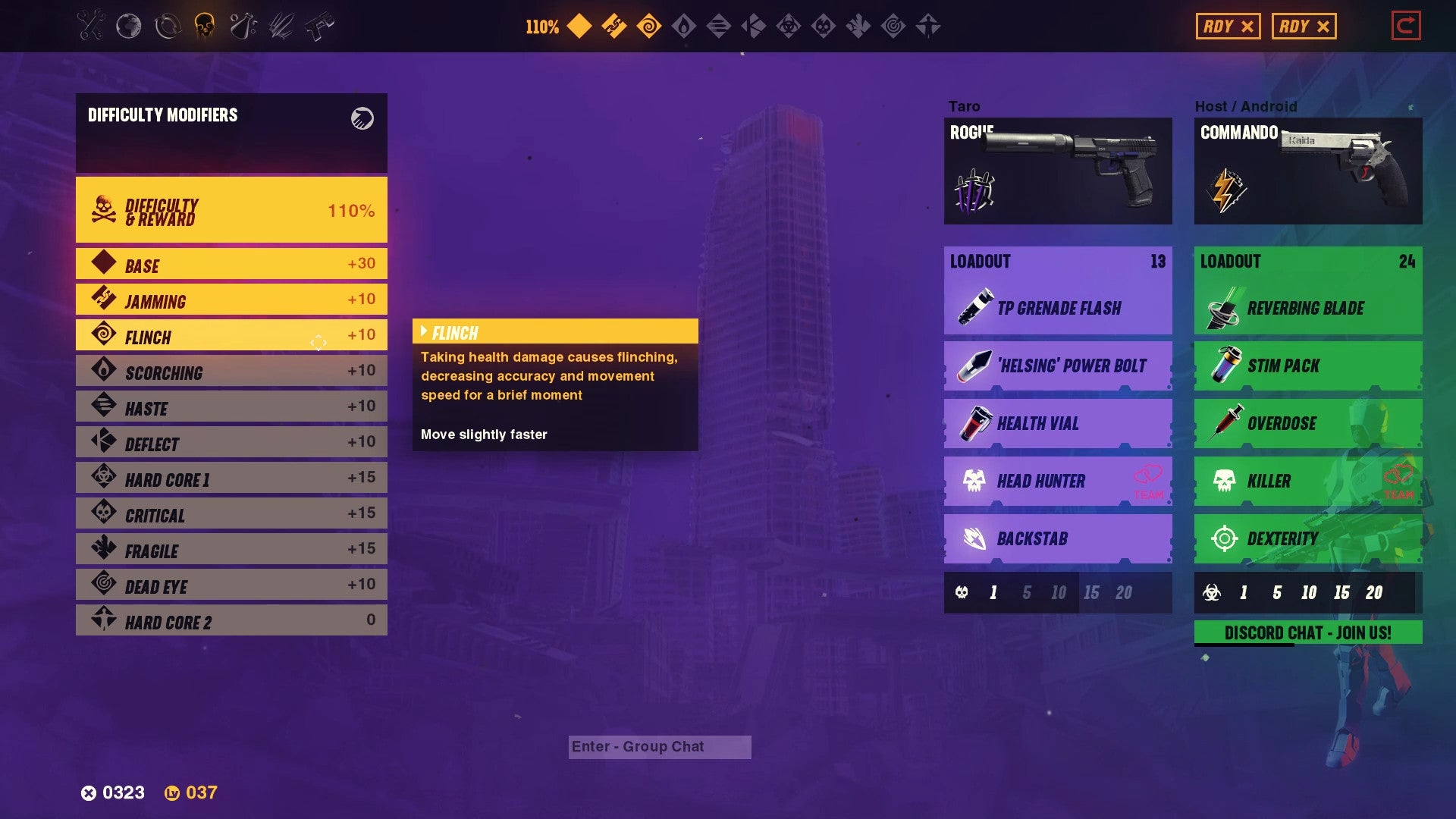Click the Flinch spiral diamond in top status row

[x=651, y=27]
